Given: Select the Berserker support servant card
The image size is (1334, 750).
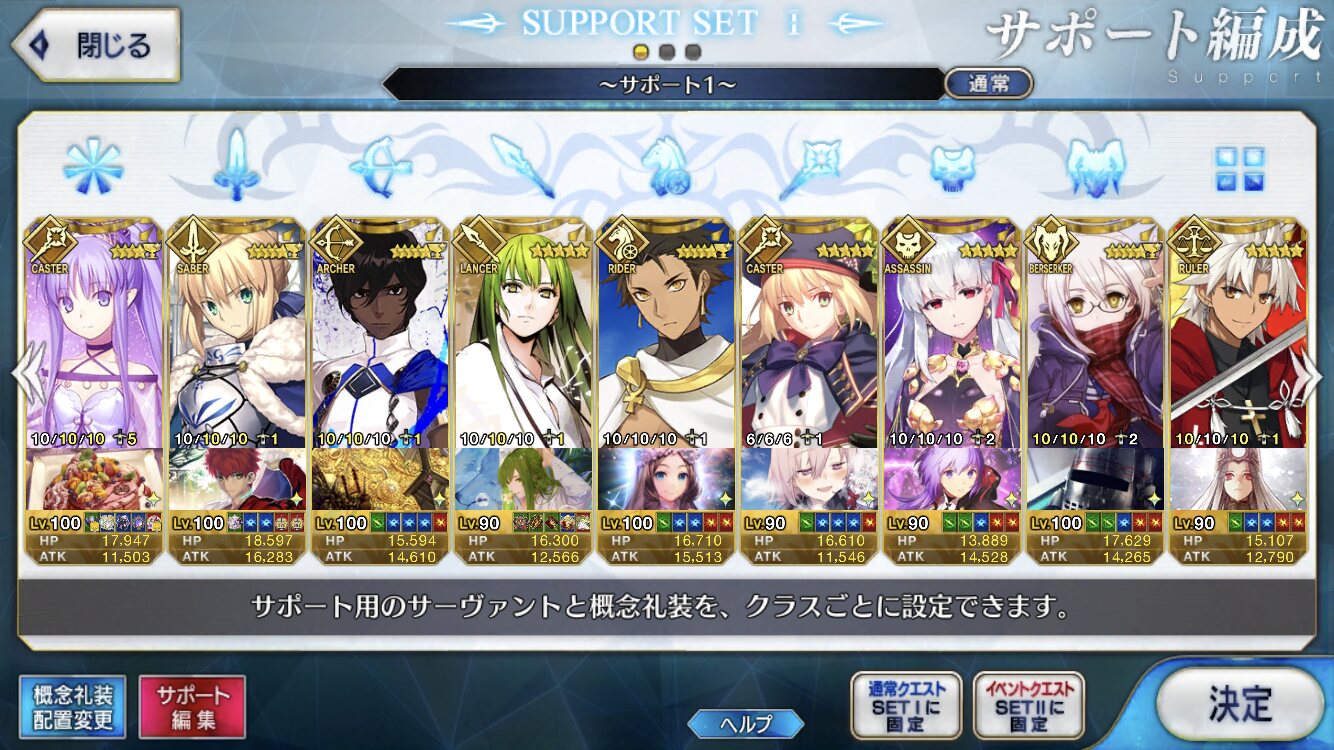Looking at the screenshot, I should pos(1094,340).
